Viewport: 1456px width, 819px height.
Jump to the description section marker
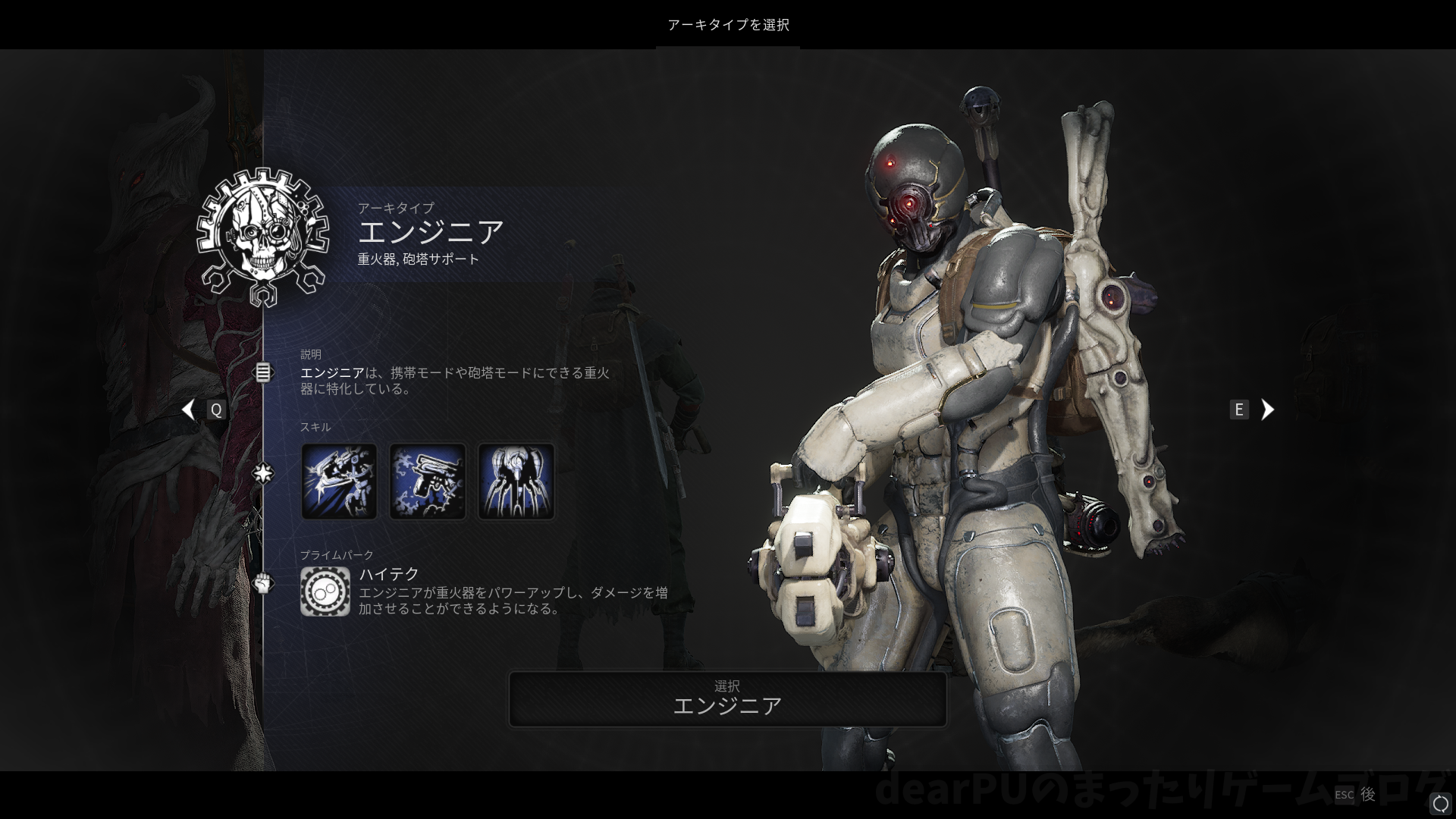coord(262,372)
